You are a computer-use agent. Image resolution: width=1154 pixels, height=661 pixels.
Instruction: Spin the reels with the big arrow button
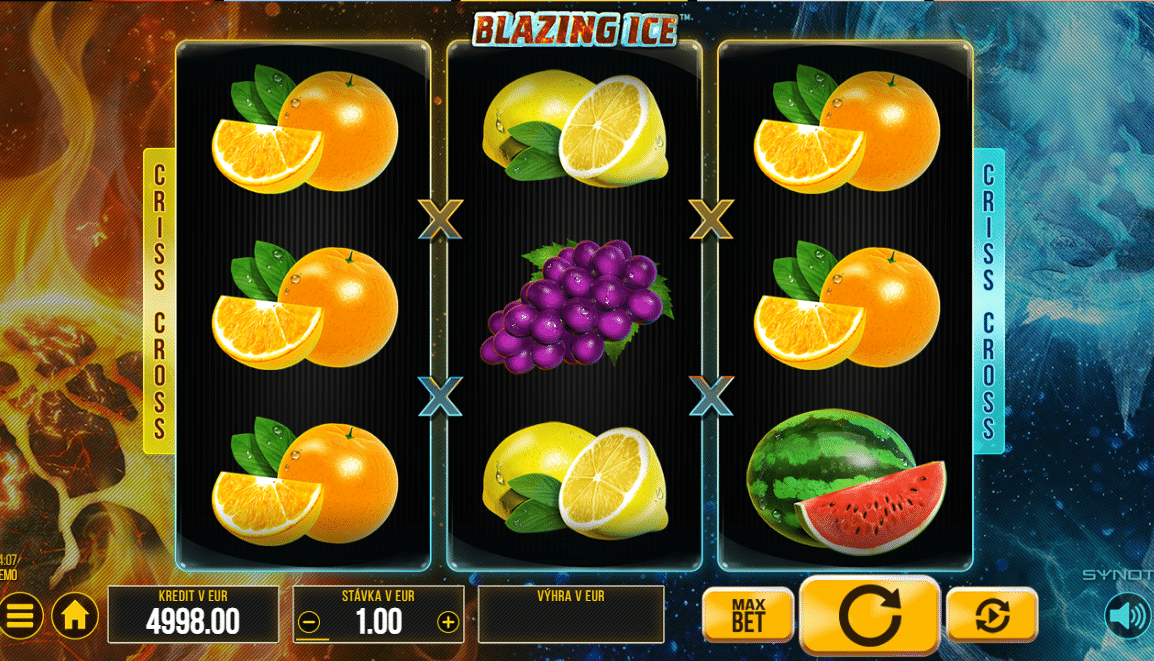(869, 614)
